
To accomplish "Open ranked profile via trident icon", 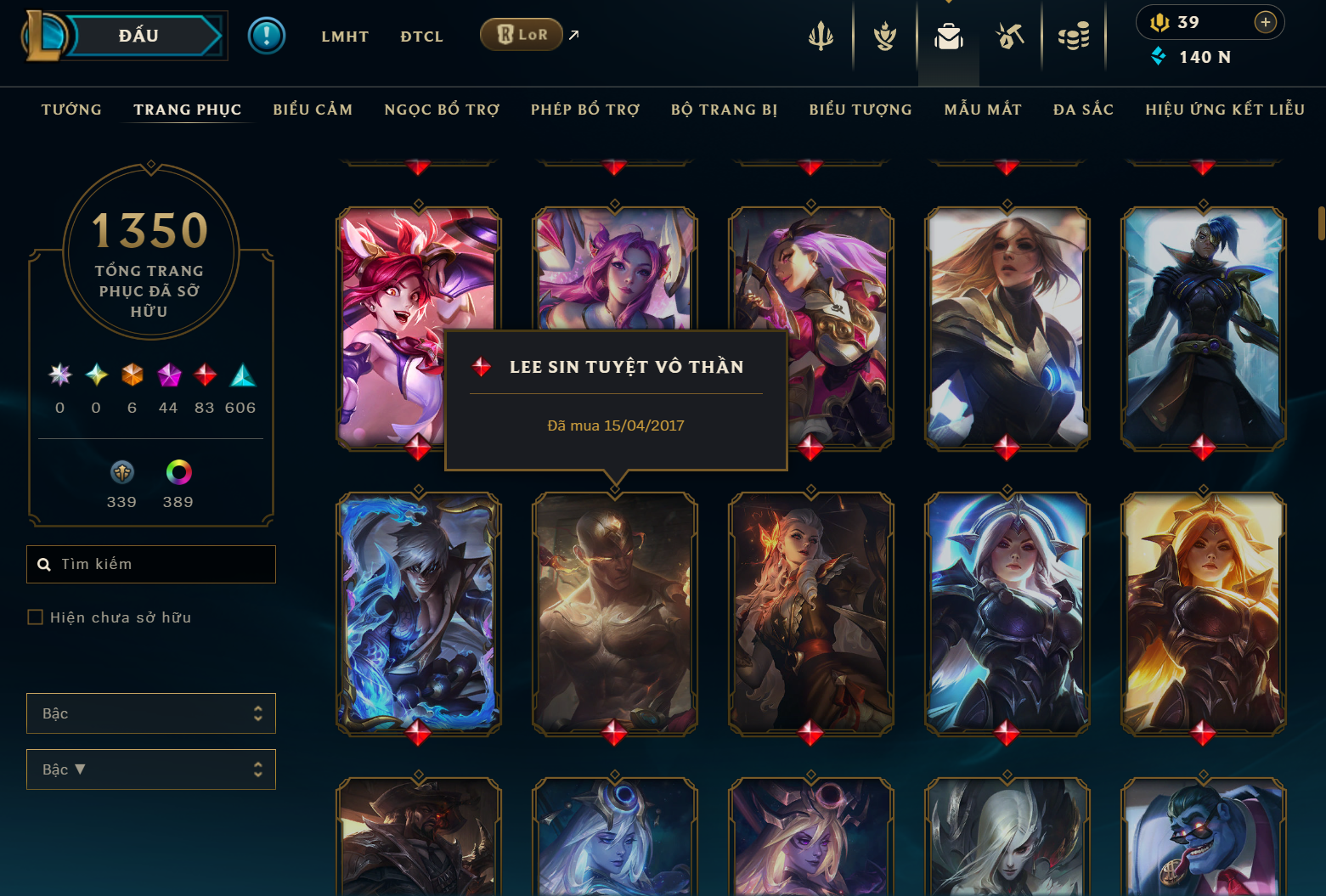I will (x=821, y=36).
